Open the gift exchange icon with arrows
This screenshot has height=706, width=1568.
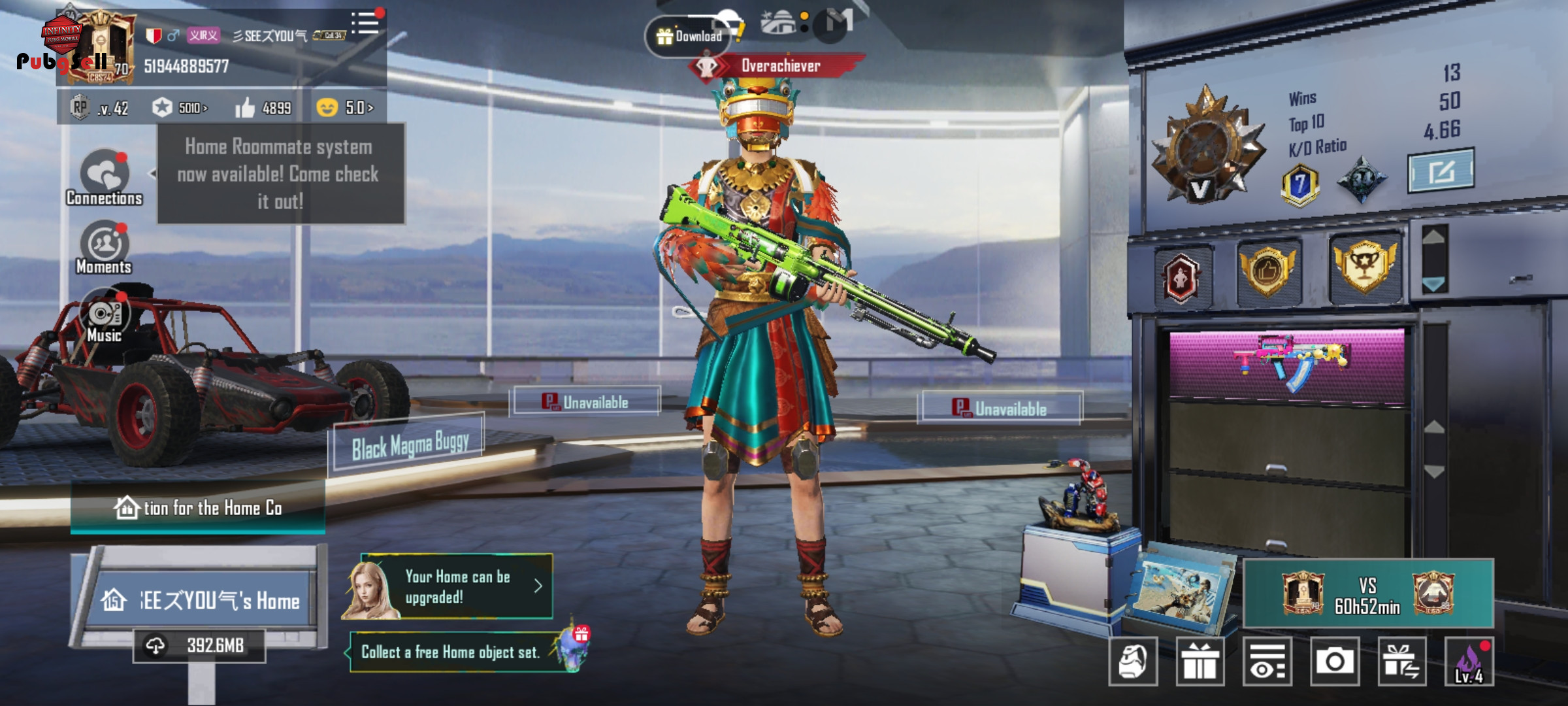coord(1402,662)
